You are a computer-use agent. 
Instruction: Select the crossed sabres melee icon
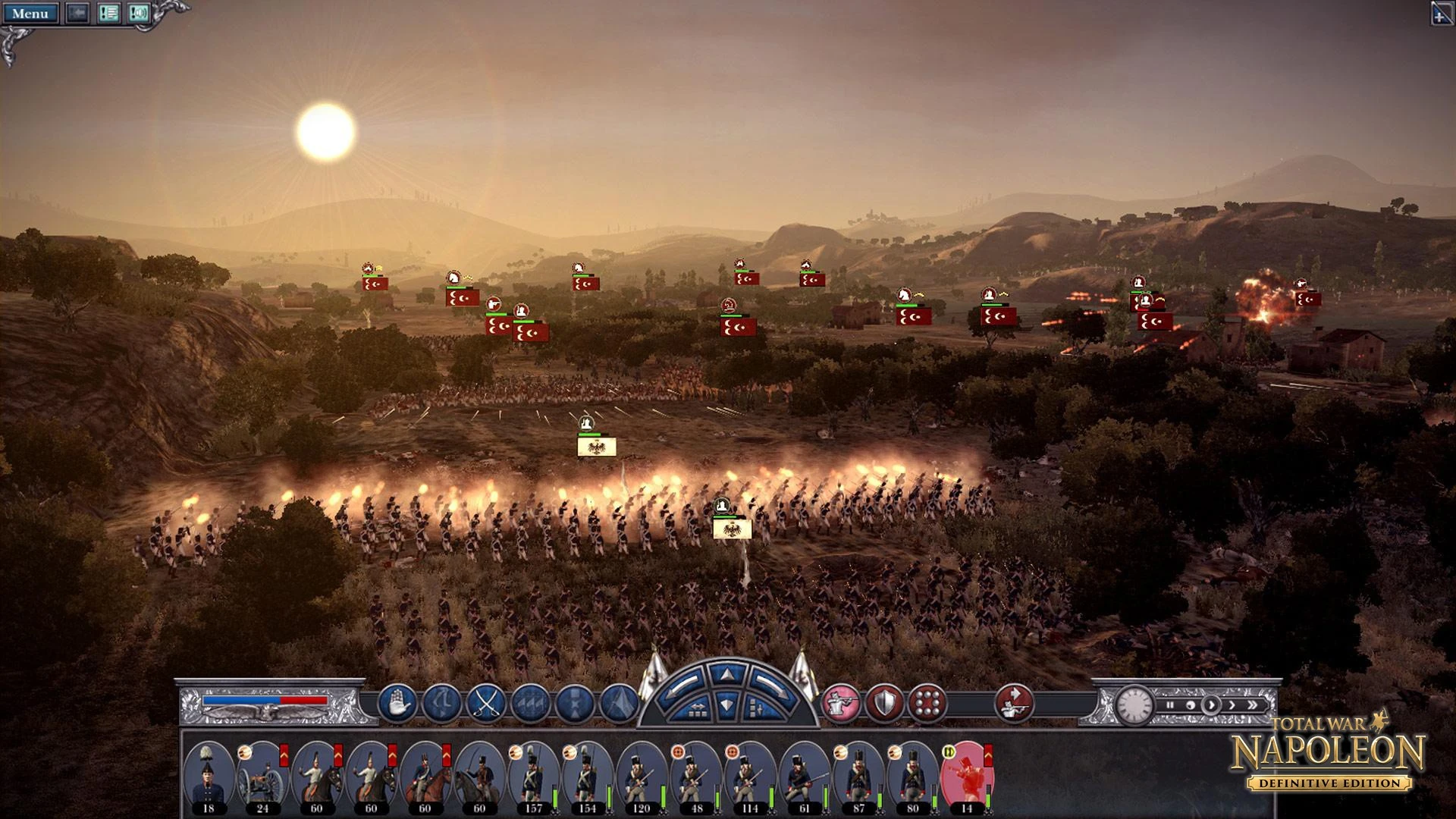coord(486,702)
